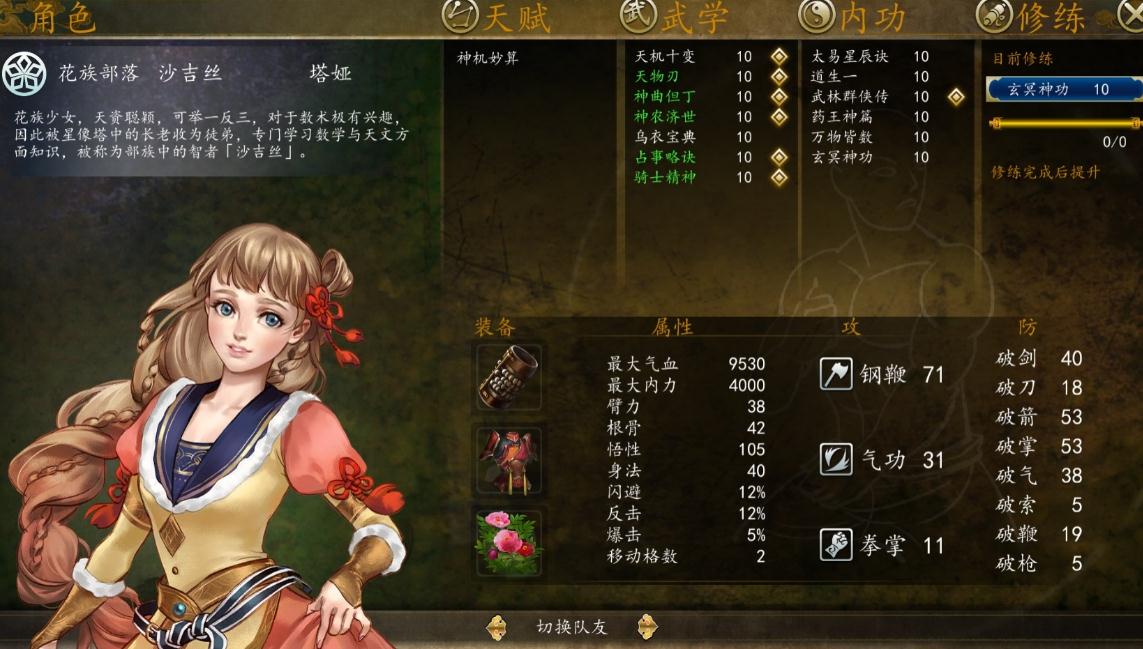Select the 神机妙算 talent entry
The width and height of the screenshot is (1143, 649).
click(x=488, y=58)
